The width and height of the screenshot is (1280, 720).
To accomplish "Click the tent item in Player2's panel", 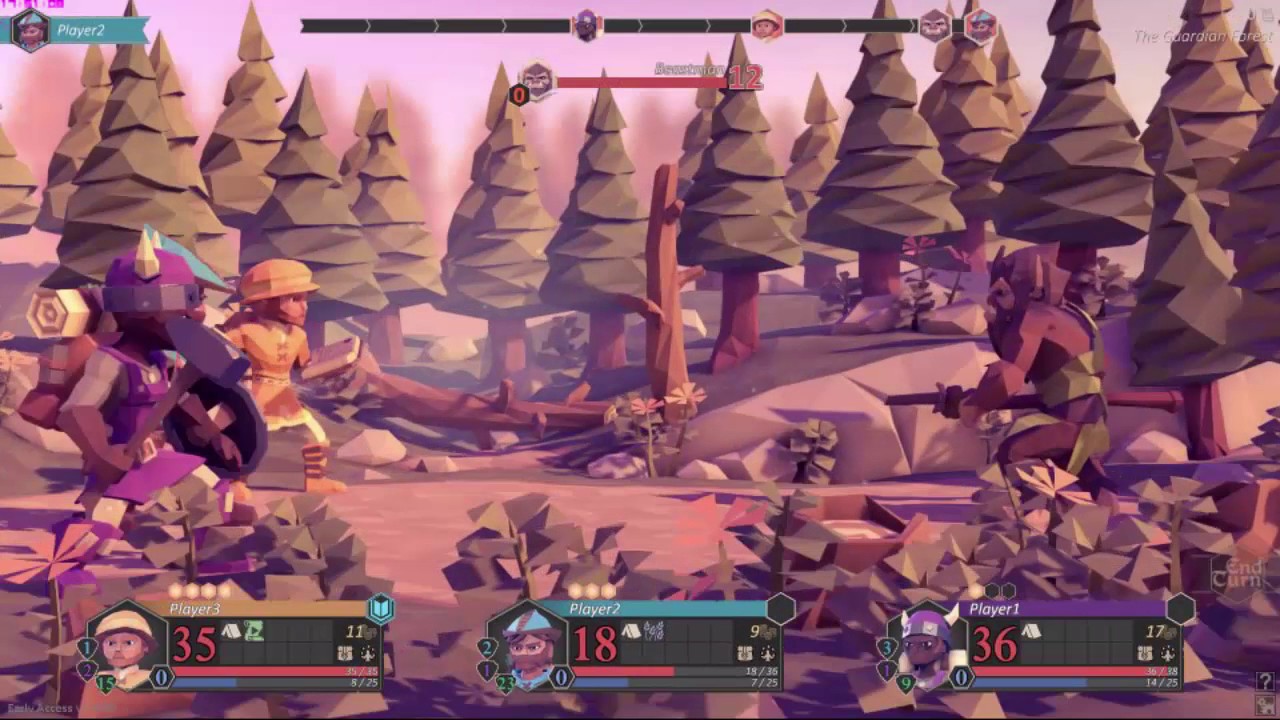I will [x=631, y=631].
